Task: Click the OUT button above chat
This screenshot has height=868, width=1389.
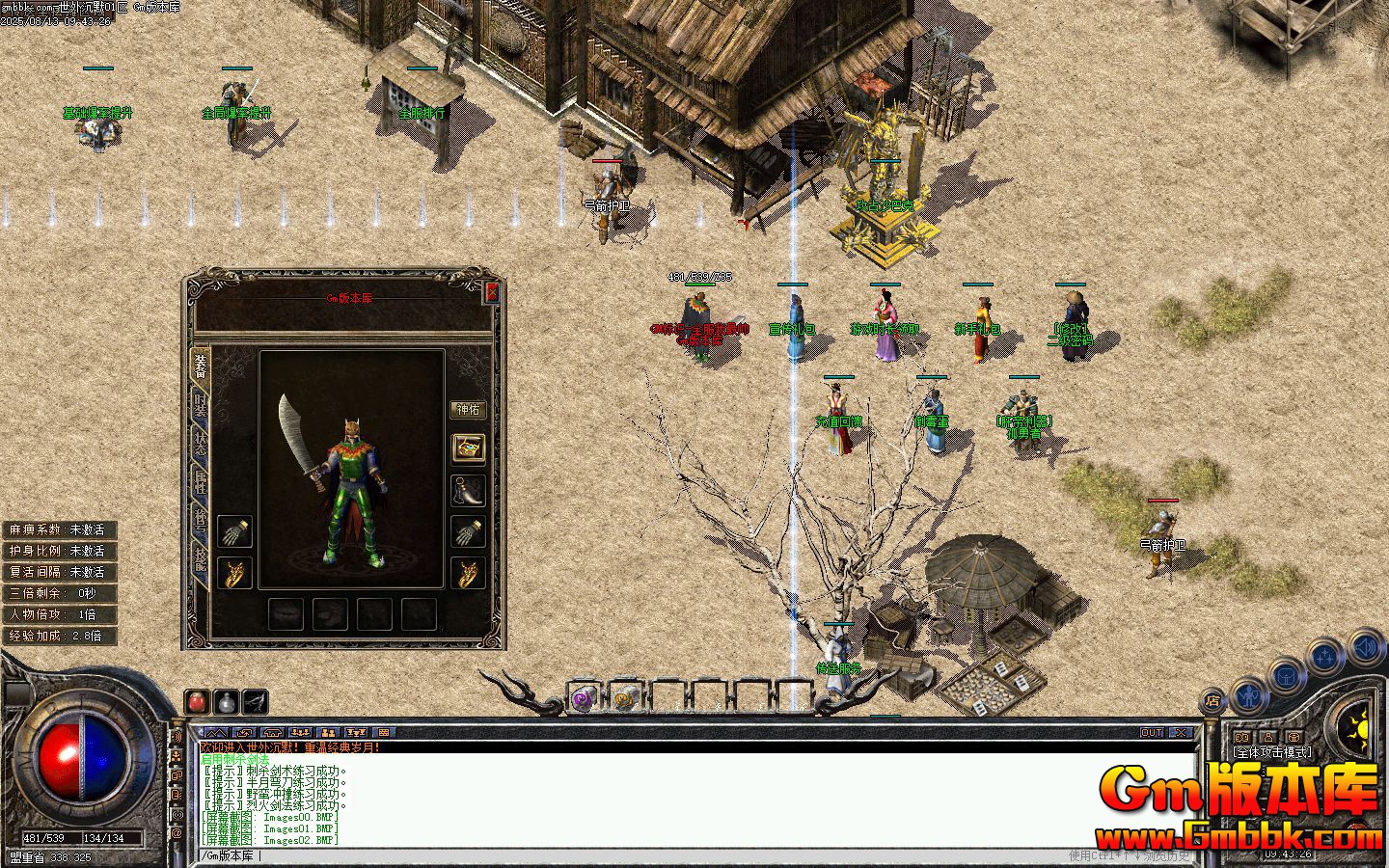Action: tap(1152, 733)
